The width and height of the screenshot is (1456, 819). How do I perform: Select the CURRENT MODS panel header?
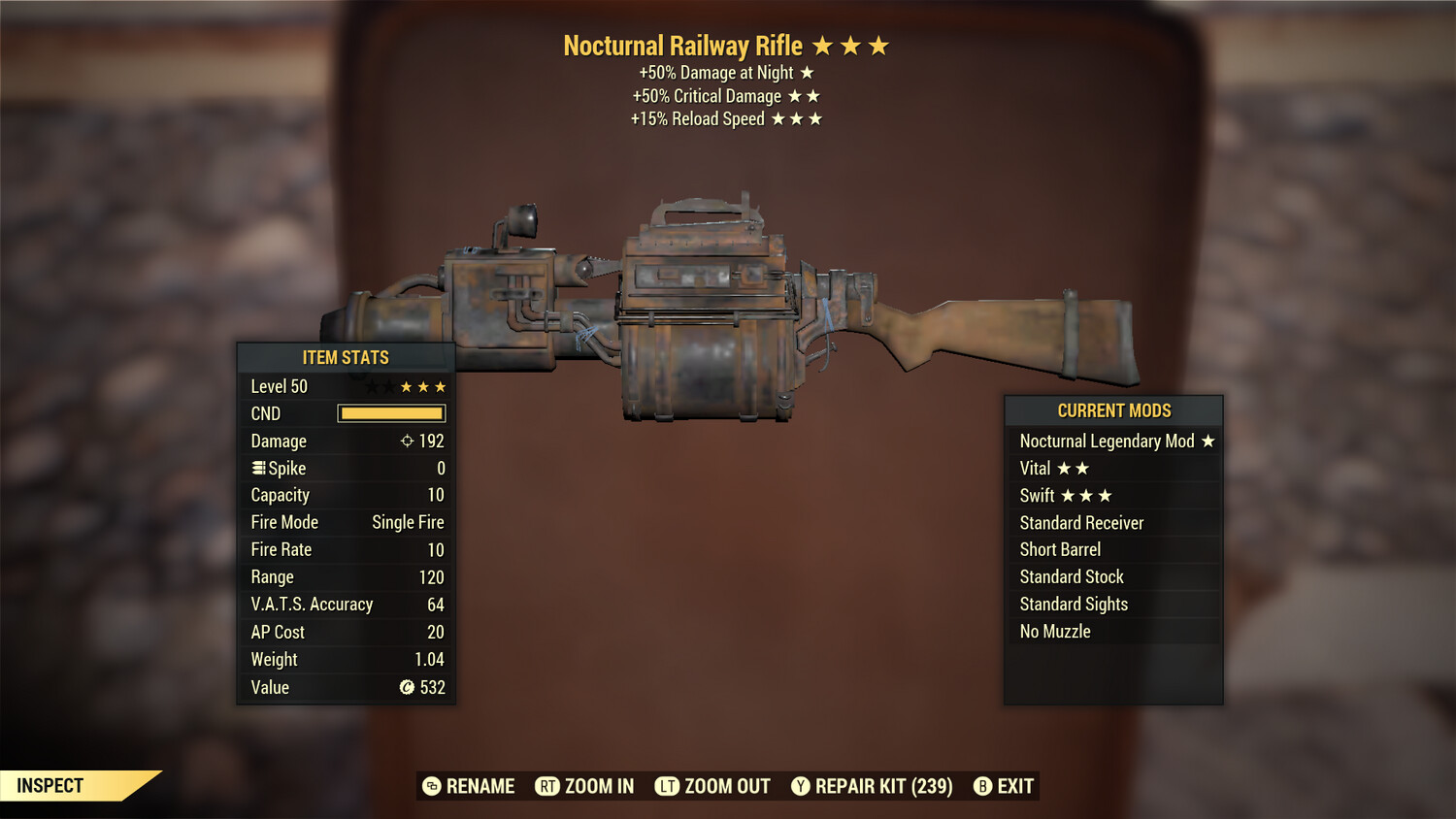[1113, 410]
